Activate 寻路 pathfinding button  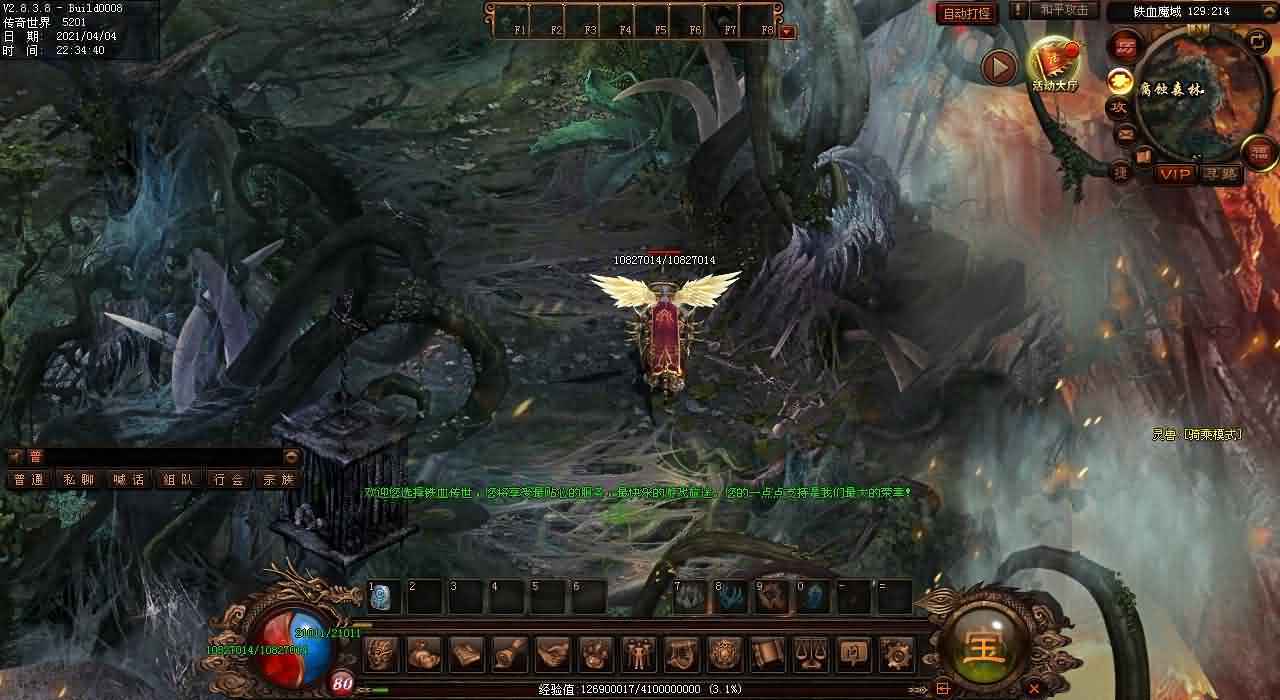pyautogui.click(x=1220, y=174)
